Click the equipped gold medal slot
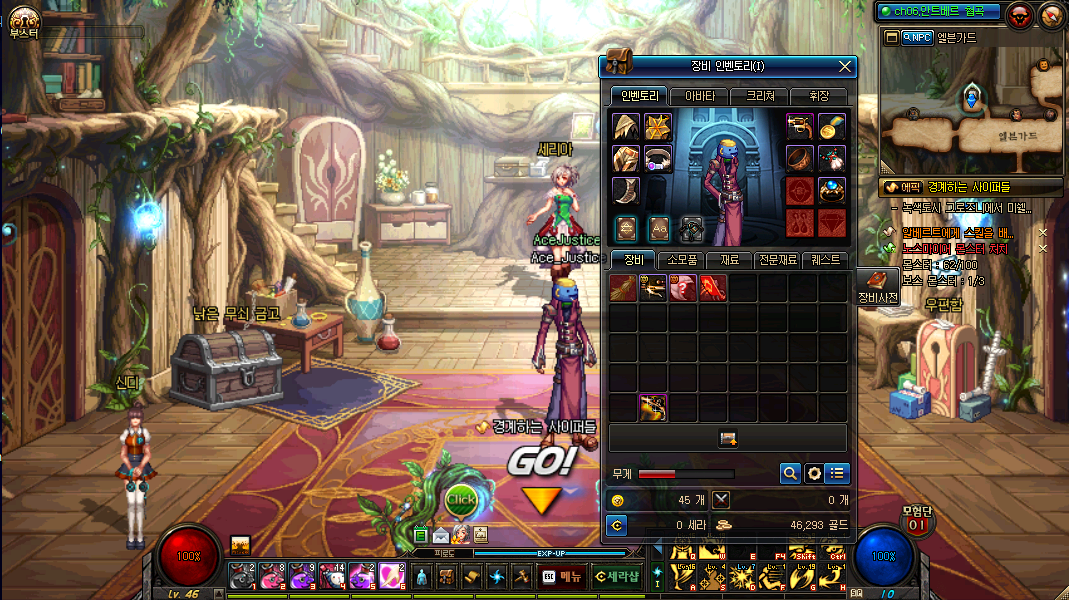 pos(832,127)
